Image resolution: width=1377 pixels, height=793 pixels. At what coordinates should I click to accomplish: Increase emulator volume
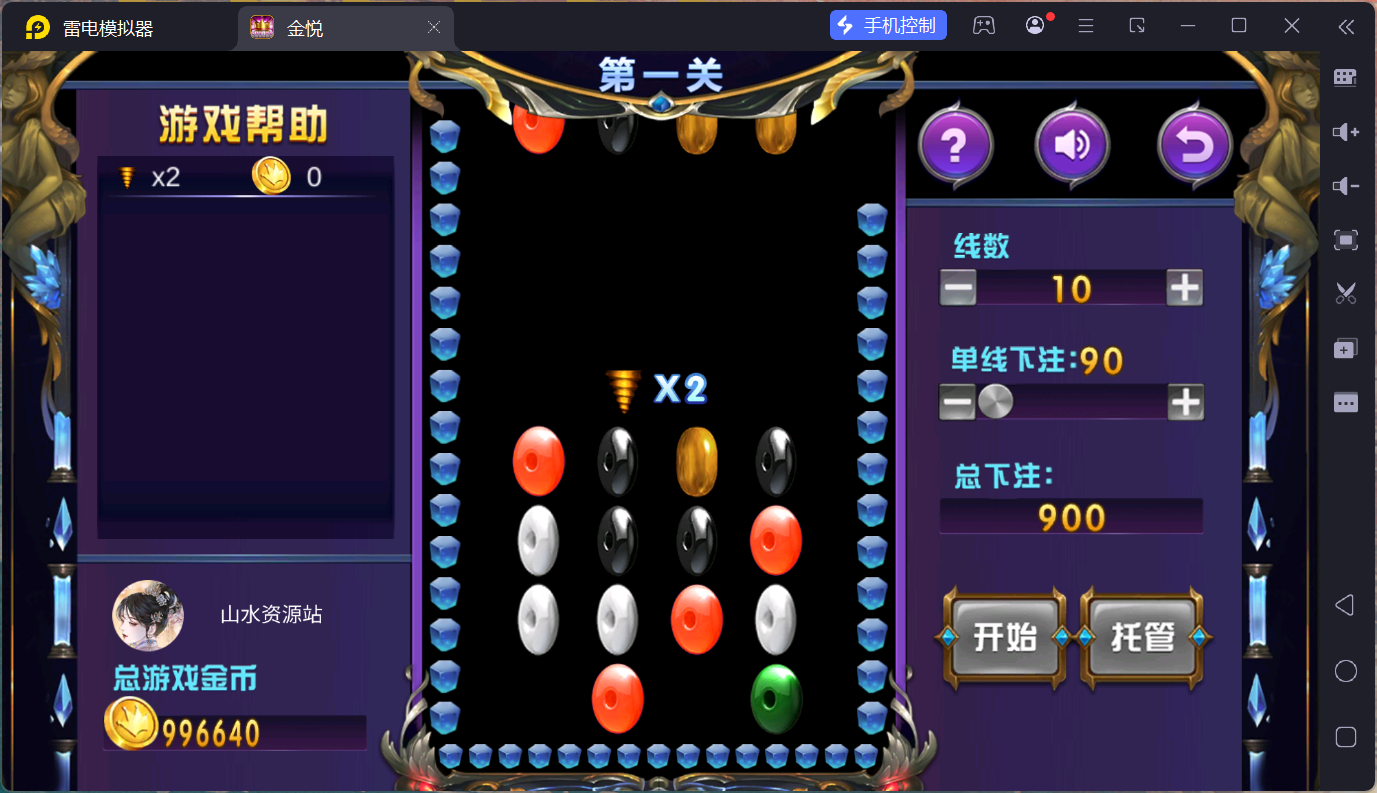pyautogui.click(x=1345, y=131)
